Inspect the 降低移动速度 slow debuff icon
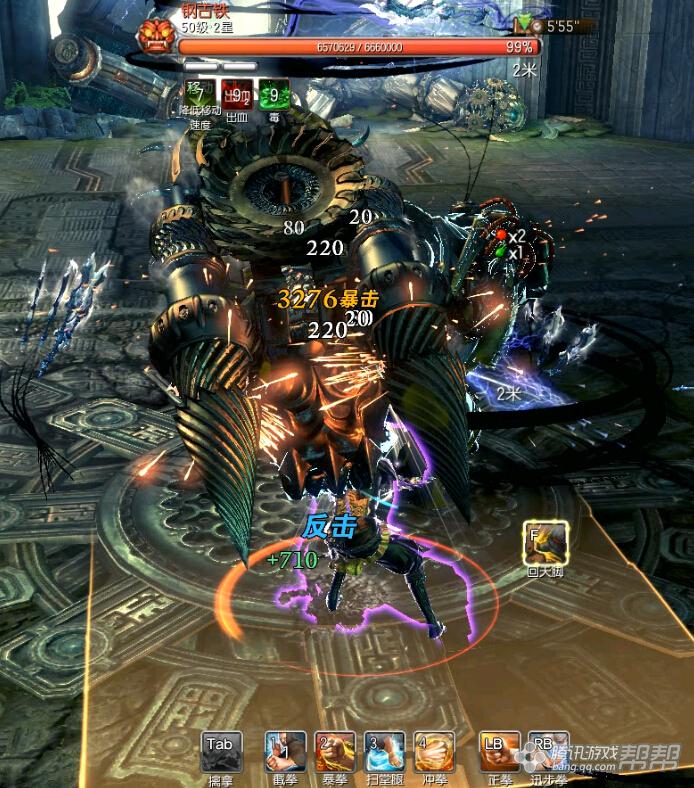The width and height of the screenshot is (694, 788). coord(198,93)
